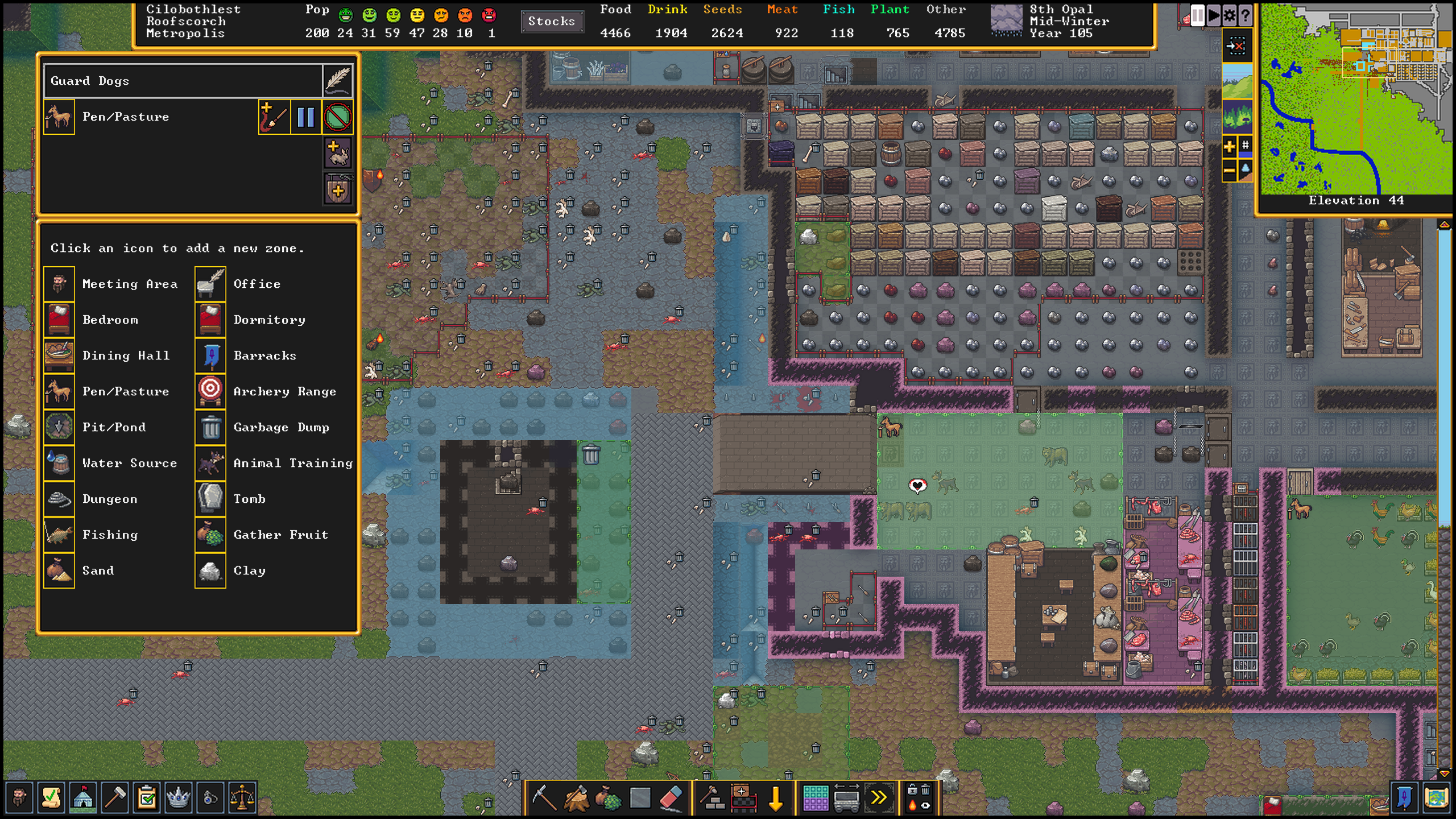Click the Guard Dogs name field

pyautogui.click(x=183, y=80)
